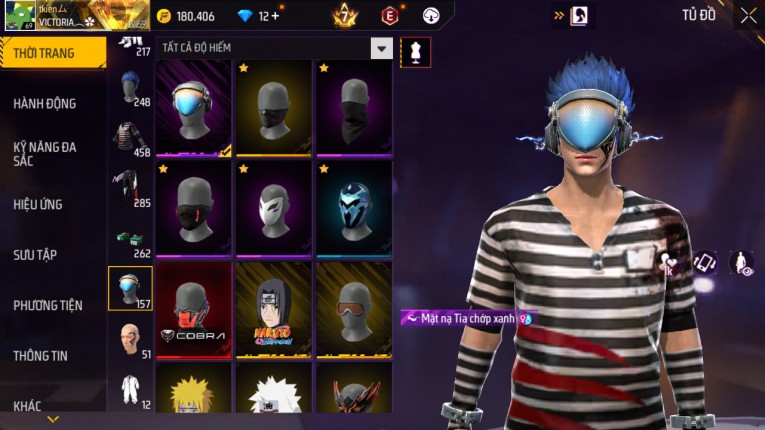765x430 pixels.
Task: Open the KHÁC category
Action: (x=28, y=405)
